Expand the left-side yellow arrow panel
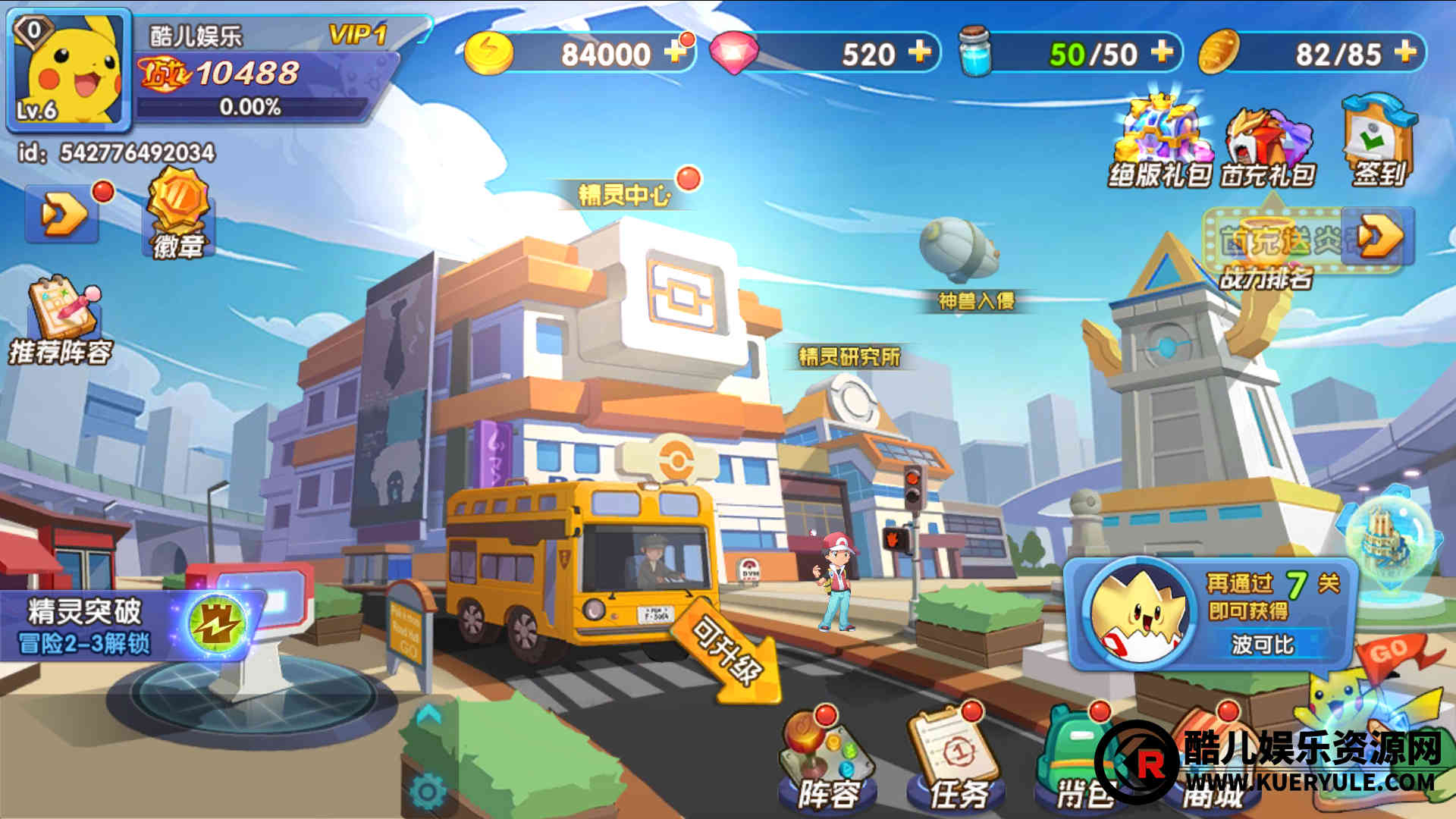The height and width of the screenshot is (819, 1456). 63,215
